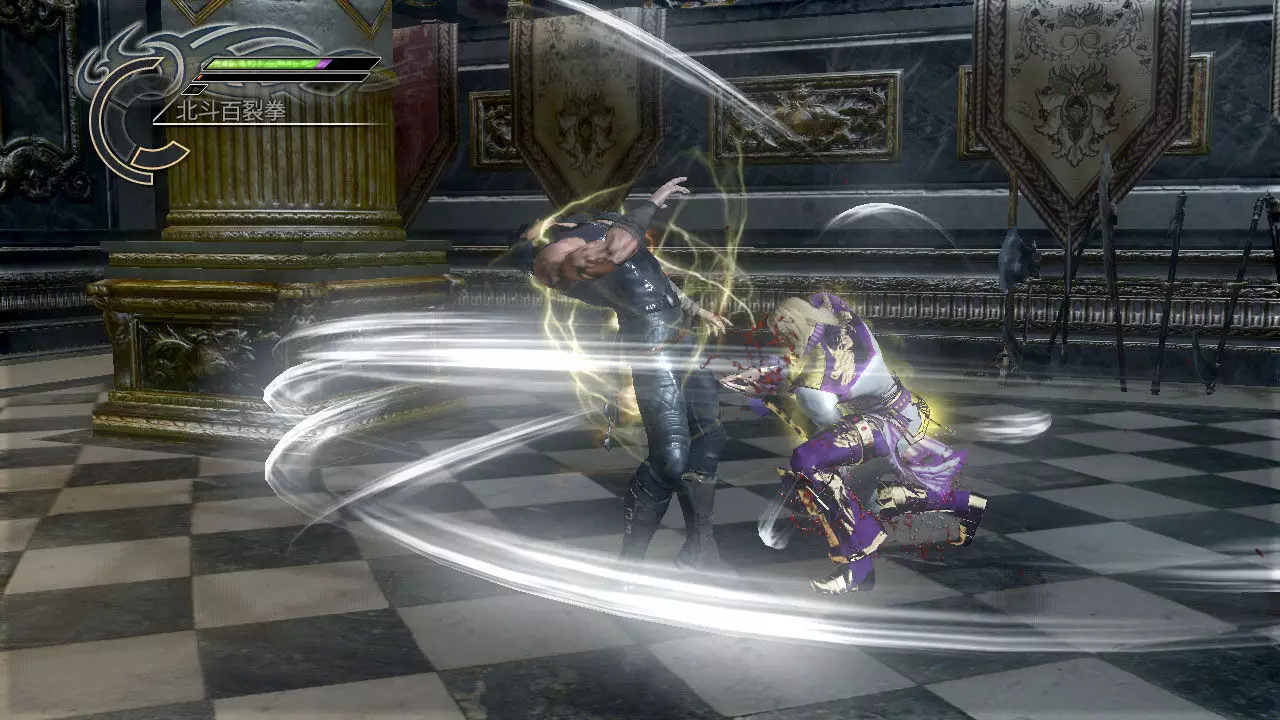
Task: Click the red pip on the spirit gauge
Action: coord(201,76)
